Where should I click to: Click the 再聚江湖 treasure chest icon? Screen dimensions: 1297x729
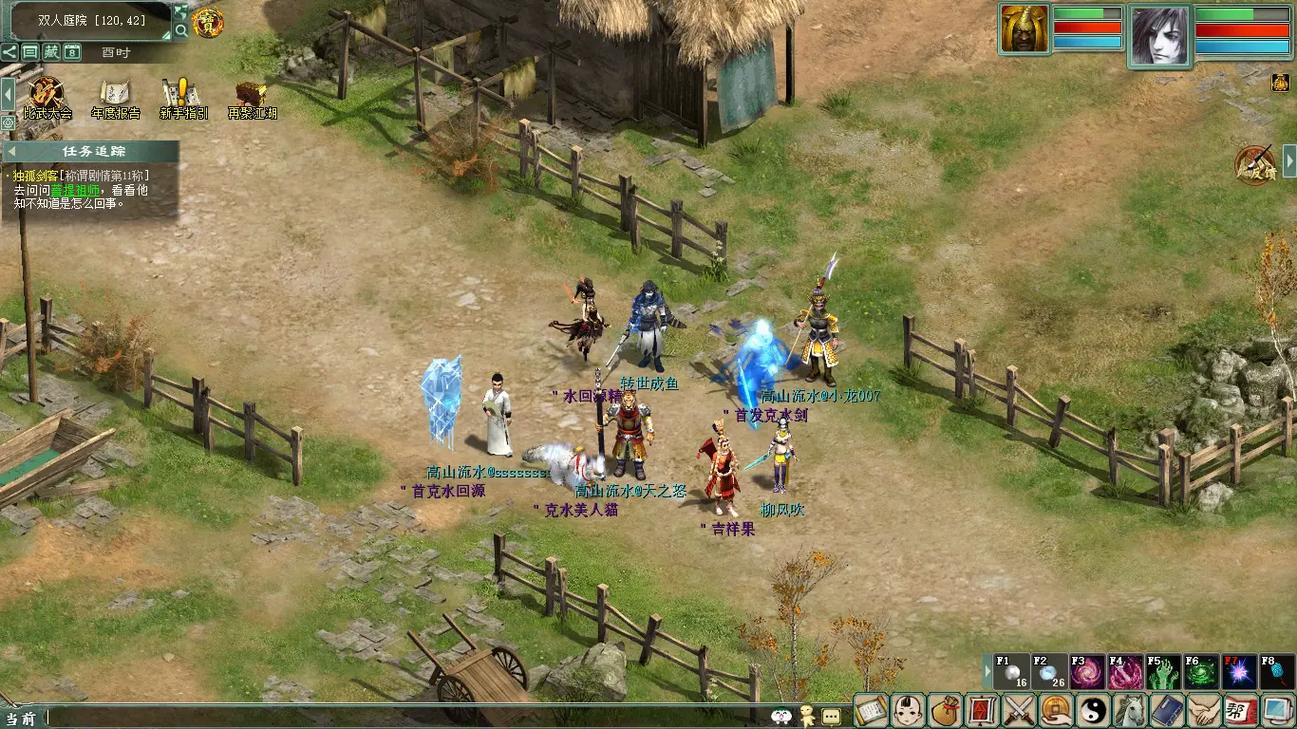(x=251, y=96)
